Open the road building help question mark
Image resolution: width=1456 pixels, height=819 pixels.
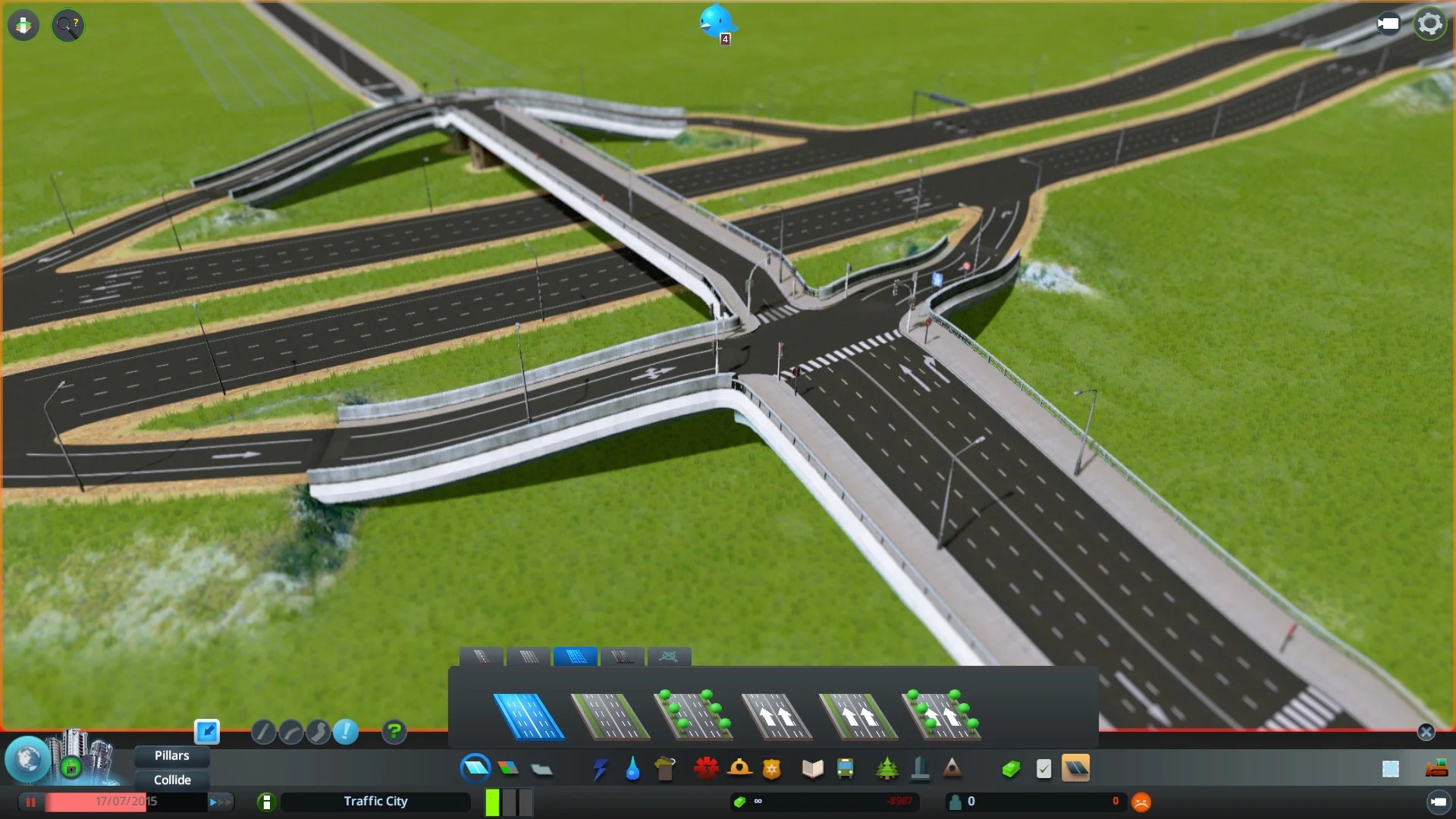[x=394, y=732]
